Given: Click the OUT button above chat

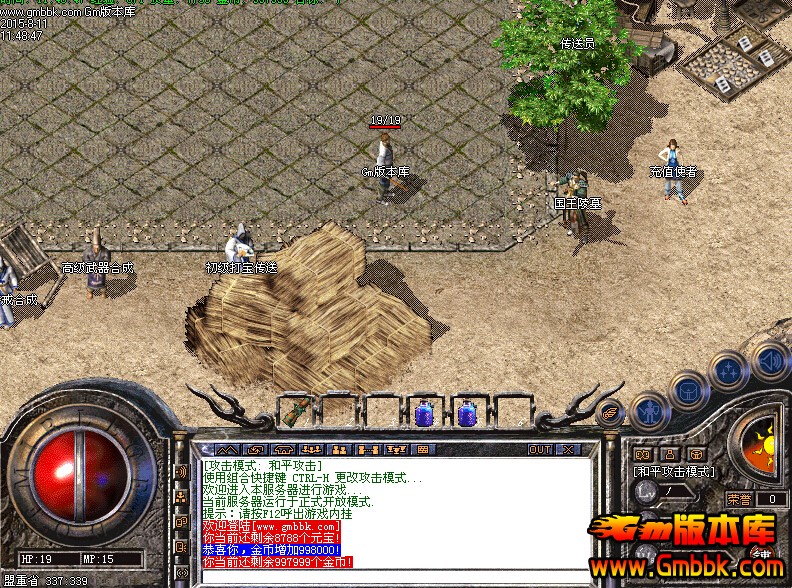Looking at the screenshot, I should 540,450.
